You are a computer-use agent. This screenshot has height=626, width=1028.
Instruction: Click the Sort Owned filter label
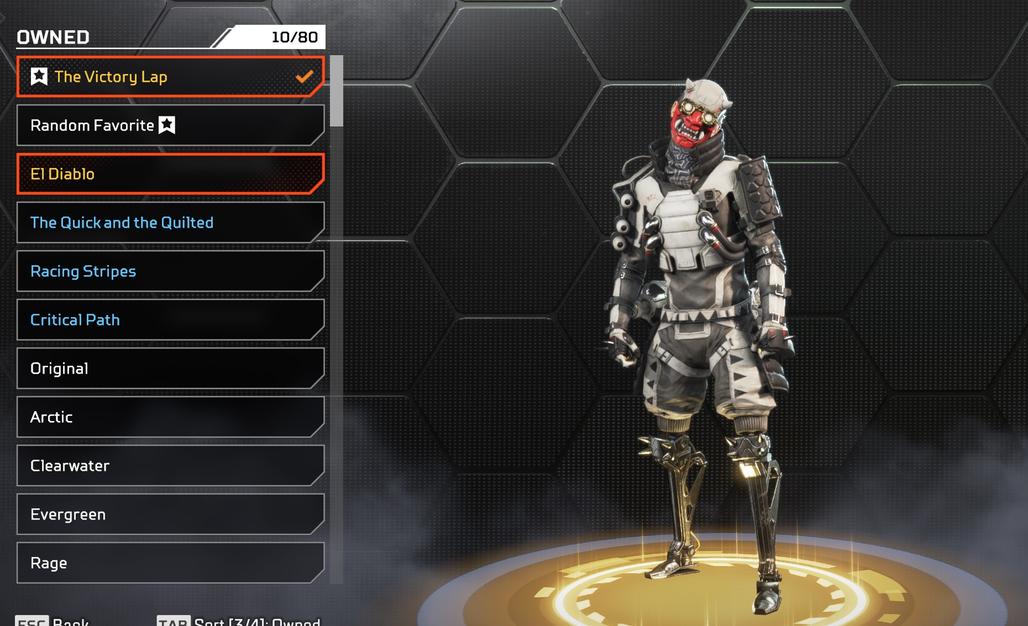pyautogui.click(x=256, y=621)
